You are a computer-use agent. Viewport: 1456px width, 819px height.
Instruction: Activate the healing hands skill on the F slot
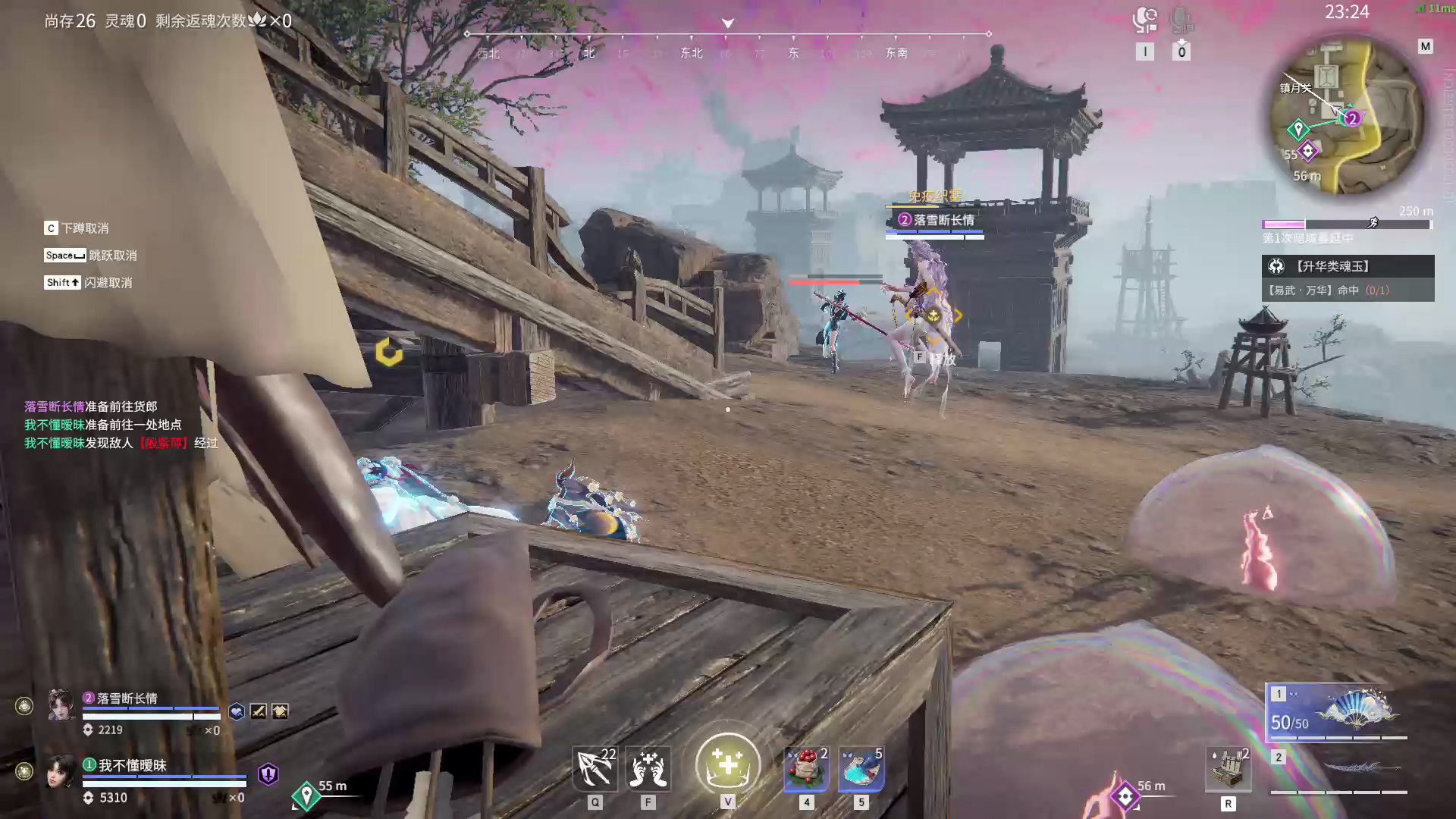click(x=649, y=768)
